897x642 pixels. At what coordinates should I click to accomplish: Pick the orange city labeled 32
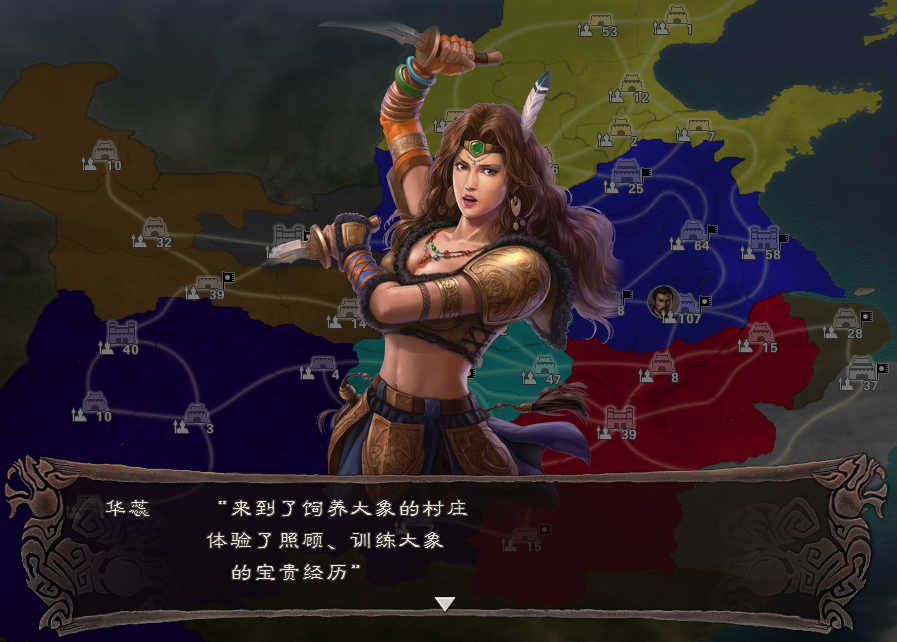coord(154,229)
